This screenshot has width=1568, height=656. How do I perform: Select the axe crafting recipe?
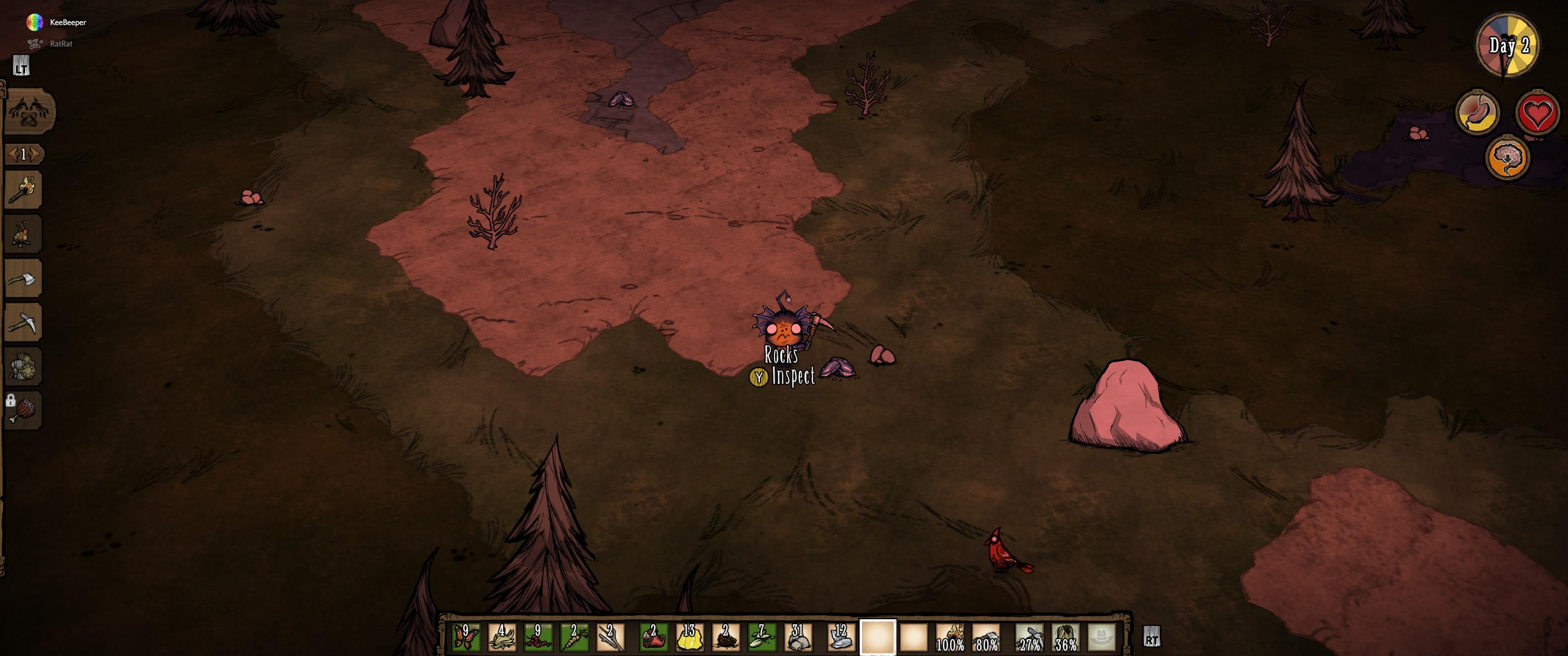(x=23, y=279)
